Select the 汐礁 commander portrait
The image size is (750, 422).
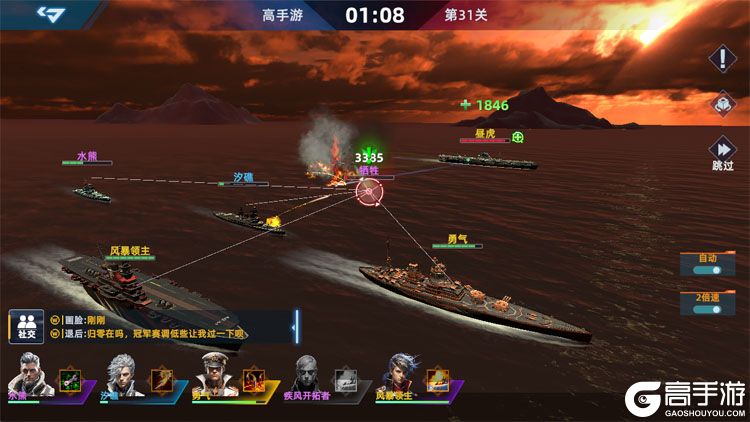[122, 377]
